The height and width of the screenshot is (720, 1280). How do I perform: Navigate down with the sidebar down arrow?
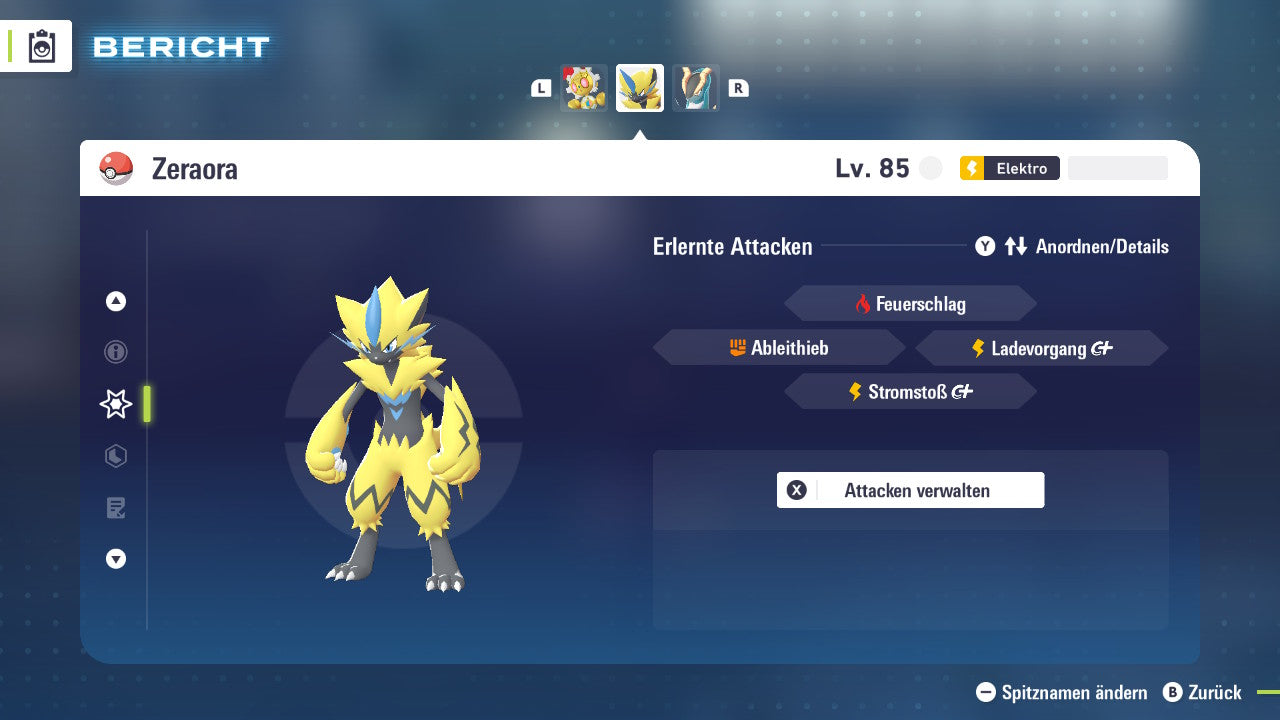116,559
